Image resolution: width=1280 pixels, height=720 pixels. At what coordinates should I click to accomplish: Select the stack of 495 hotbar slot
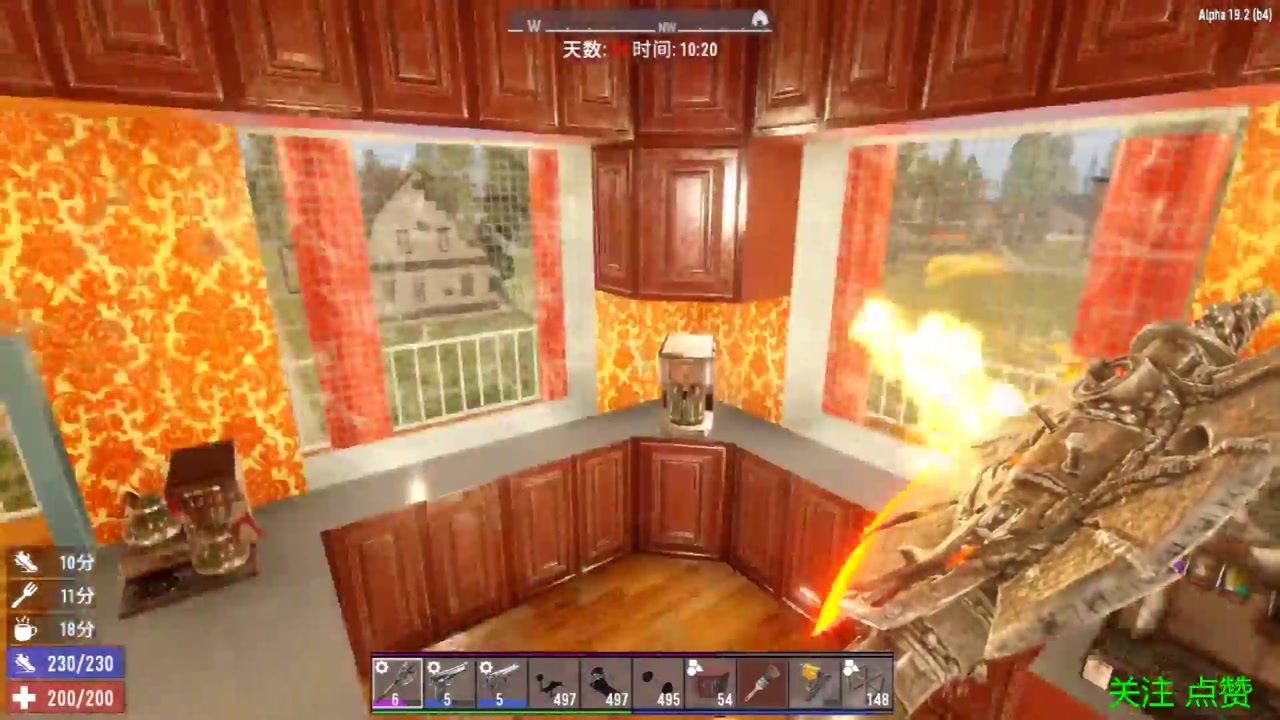coord(657,683)
